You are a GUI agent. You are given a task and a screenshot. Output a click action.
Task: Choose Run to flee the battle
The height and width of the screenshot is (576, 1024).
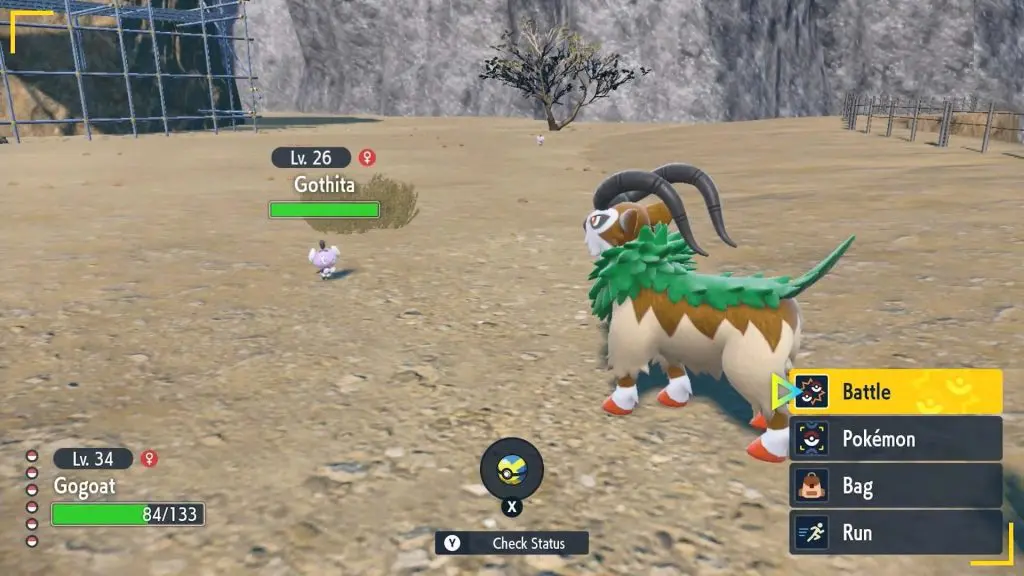click(x=896, y=532)
